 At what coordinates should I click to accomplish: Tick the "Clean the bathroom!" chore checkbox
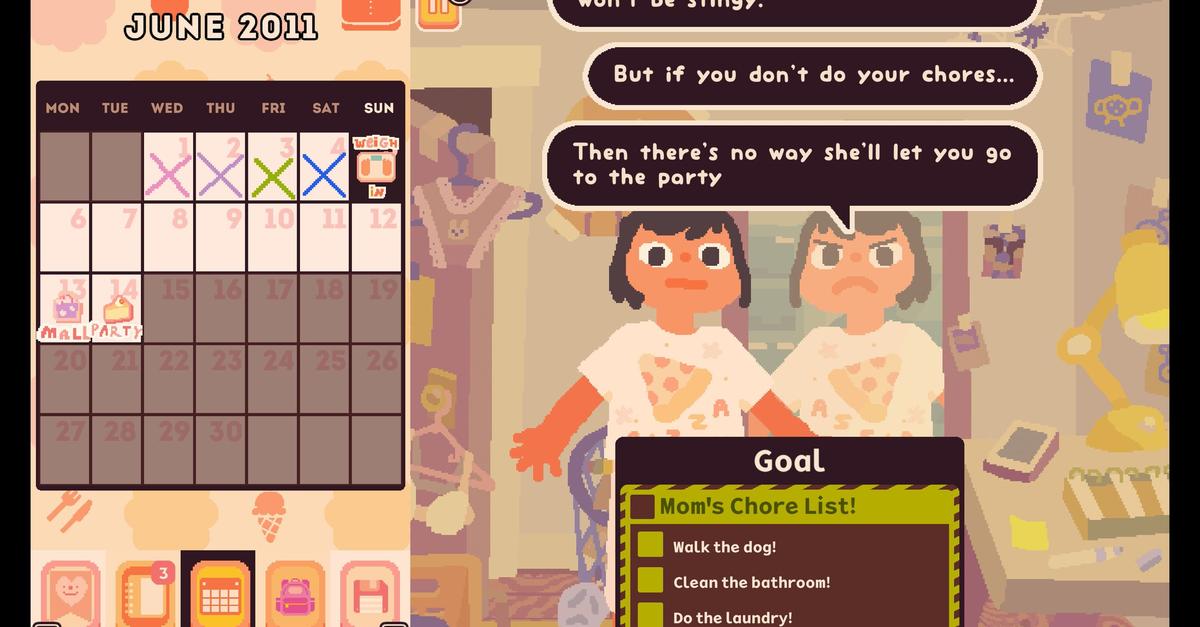click(x=651, y=581)
